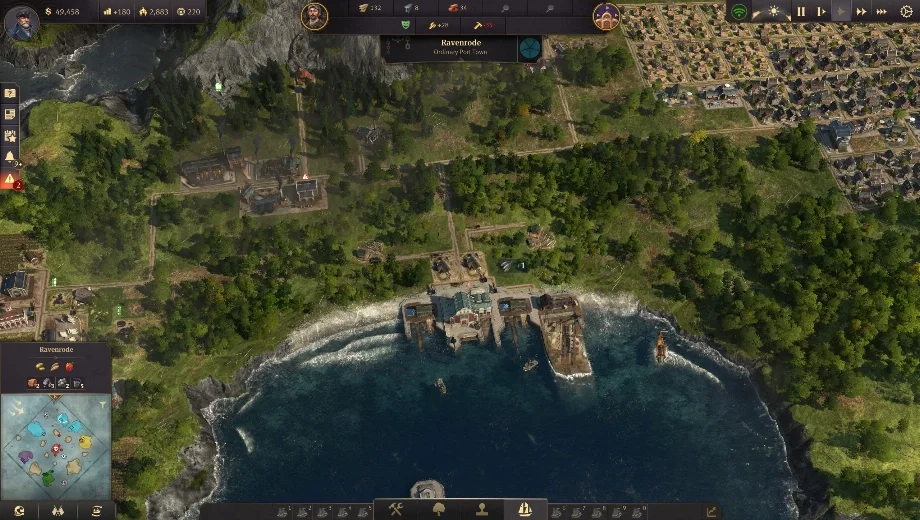
Task: Switch to fast-forward speed
Action: (x=861, y=12)
